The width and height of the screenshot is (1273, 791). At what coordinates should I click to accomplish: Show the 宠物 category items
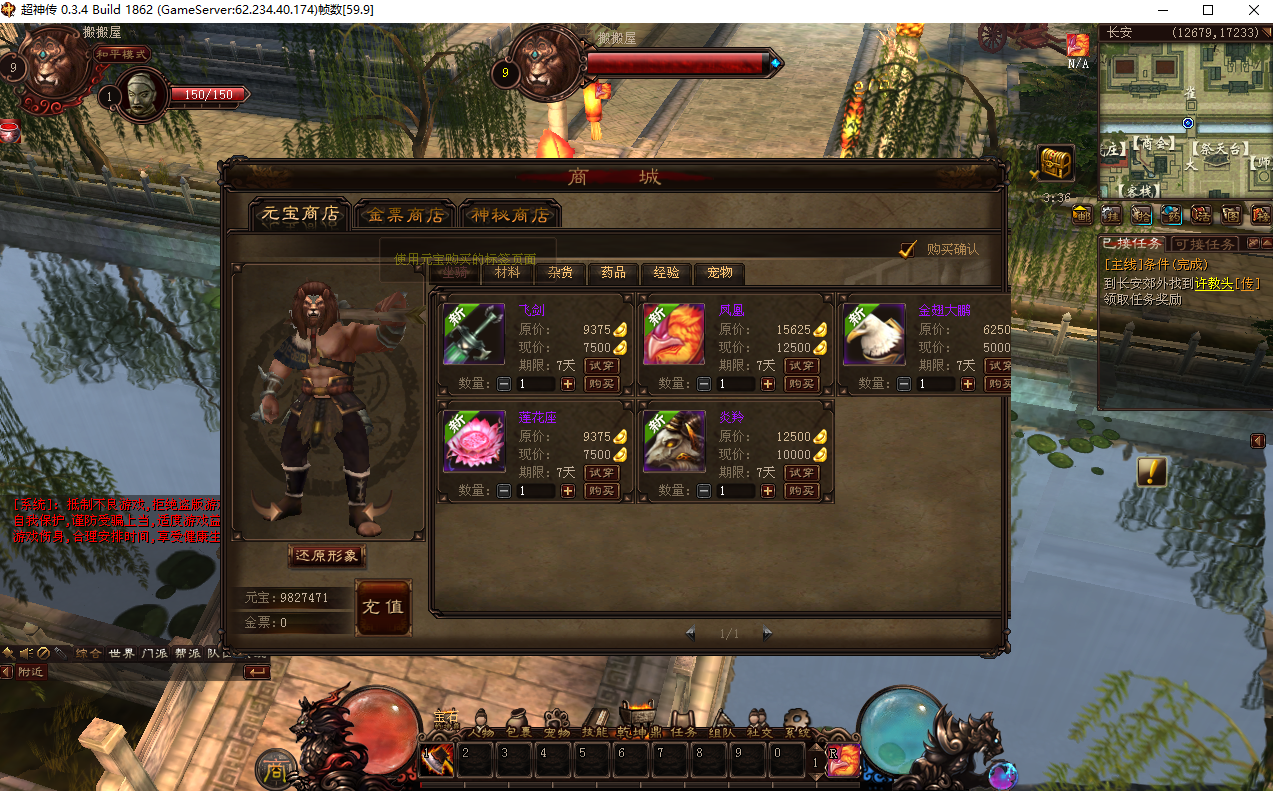coord(719,273)
